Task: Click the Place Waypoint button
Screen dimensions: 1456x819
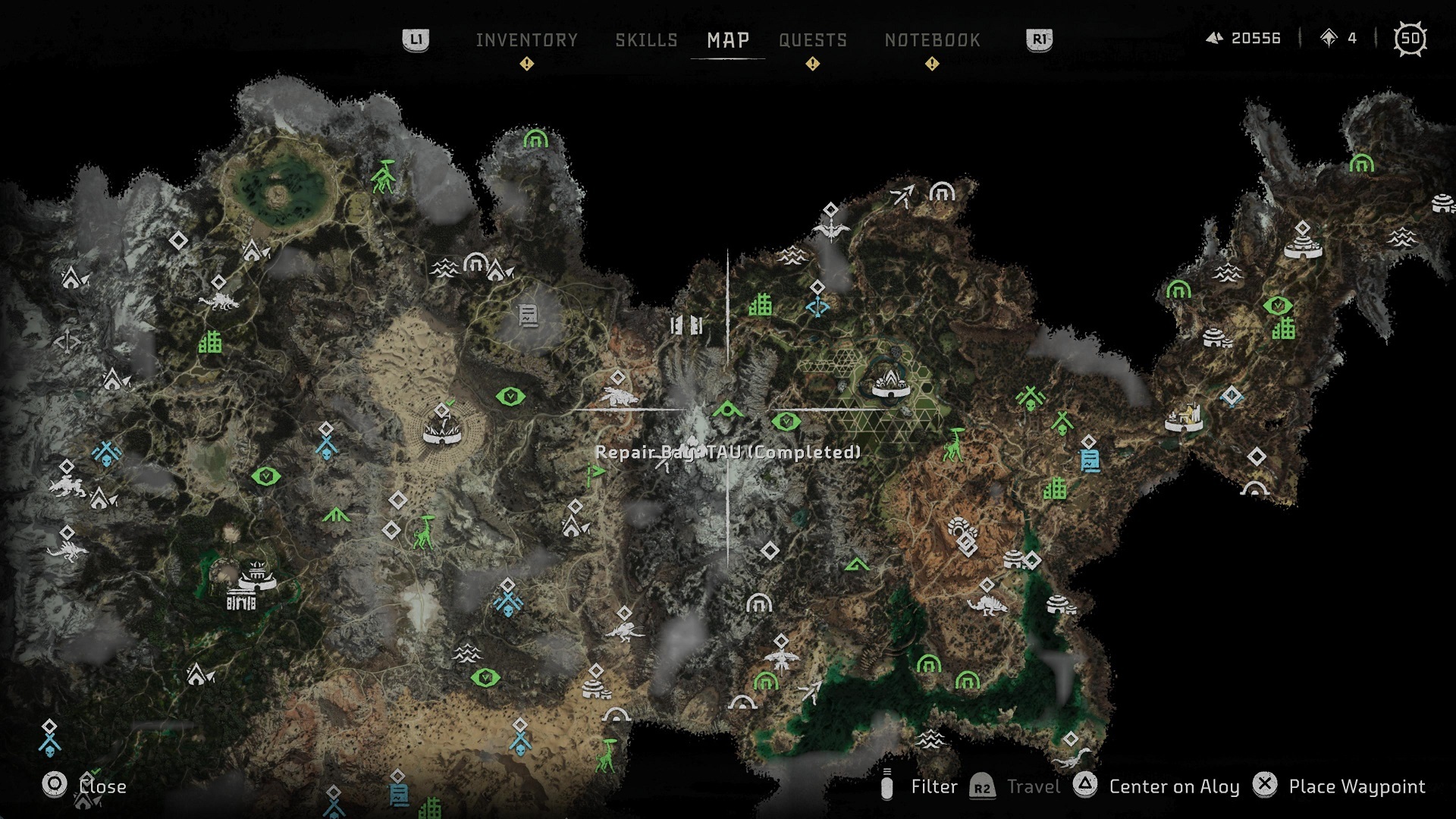Action: point(1357,786)
